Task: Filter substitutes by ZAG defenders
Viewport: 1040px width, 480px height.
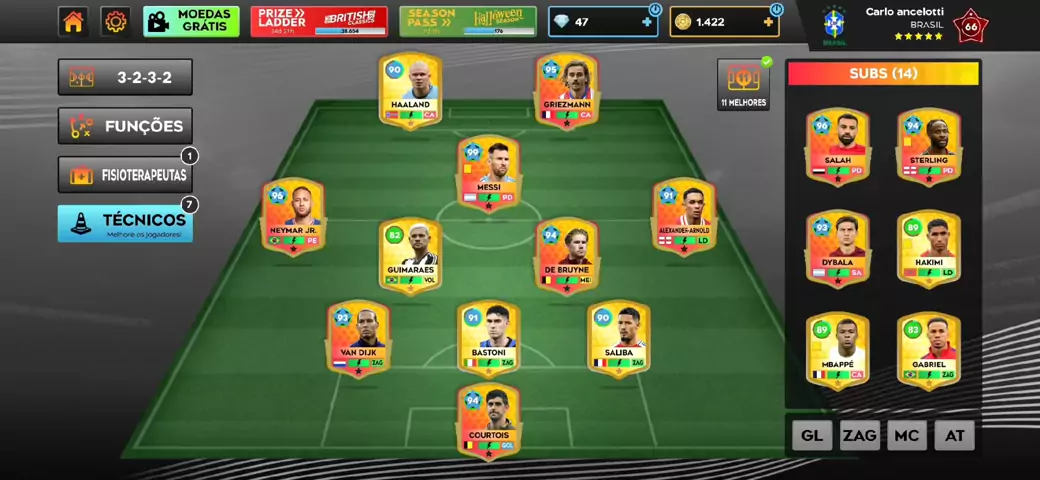Action: point(859,435)
